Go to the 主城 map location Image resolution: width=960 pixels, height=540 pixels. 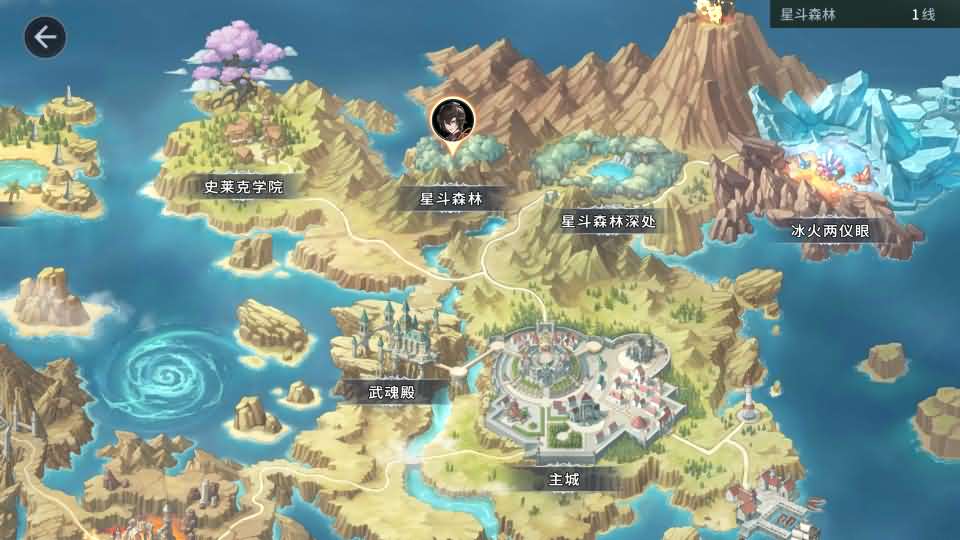click(x=564, y=479)
